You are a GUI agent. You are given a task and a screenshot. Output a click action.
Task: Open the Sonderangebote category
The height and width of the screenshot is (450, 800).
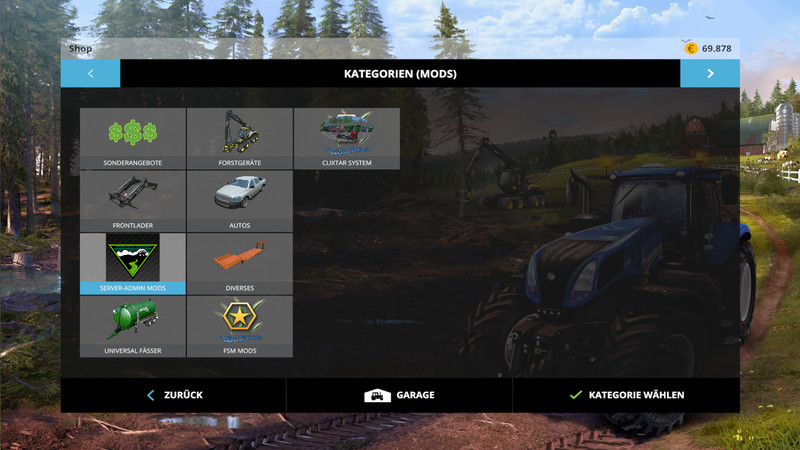[x=133, y=138]
